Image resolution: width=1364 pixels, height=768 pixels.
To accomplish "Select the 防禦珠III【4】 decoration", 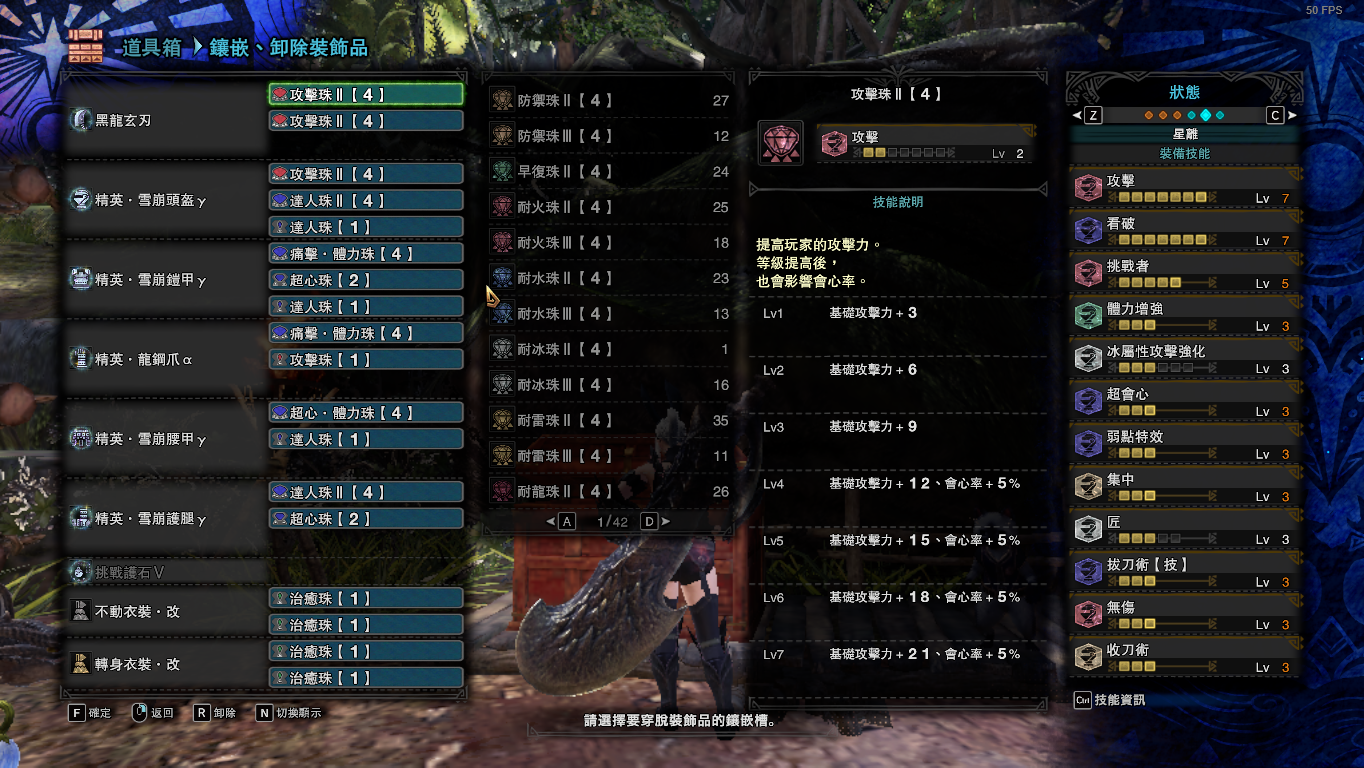I will 609,136.
